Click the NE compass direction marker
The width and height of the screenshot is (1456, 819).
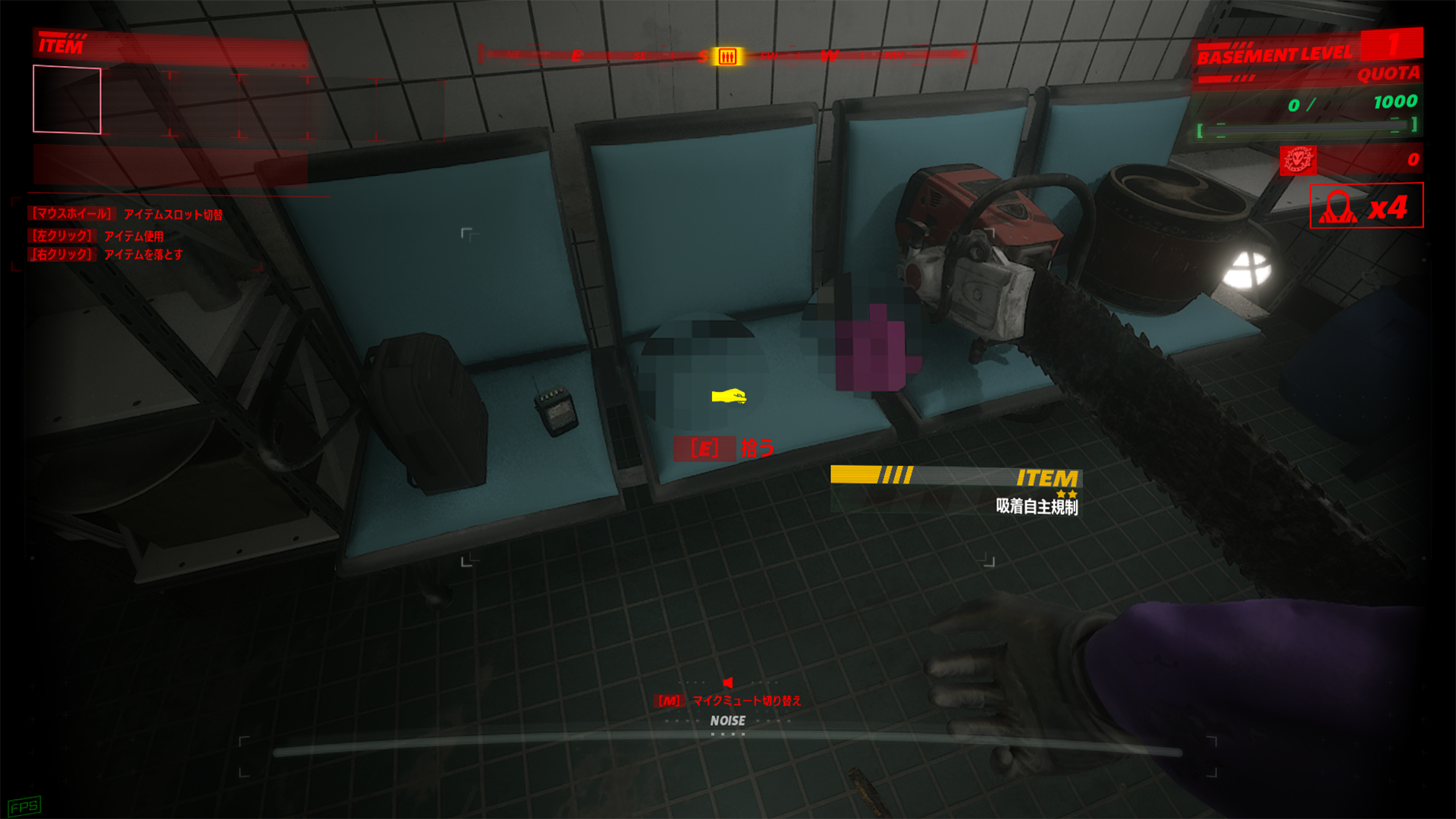516,54
